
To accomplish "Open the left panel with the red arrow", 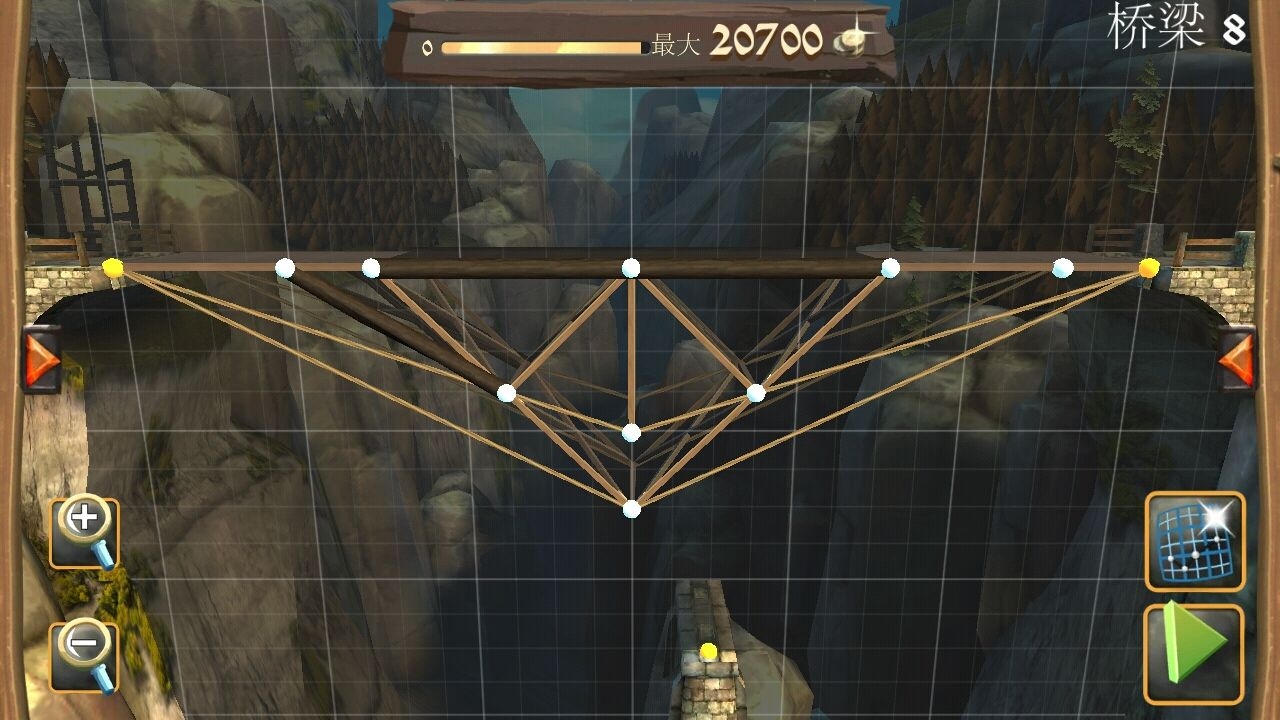I will pos(41,358).
